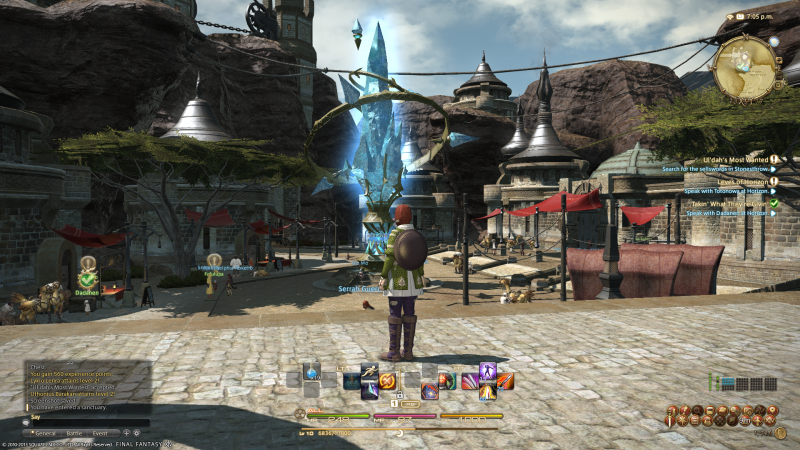Activate the red sword slash ability
The height and width of the screenshot is (450, 800).
506,381
